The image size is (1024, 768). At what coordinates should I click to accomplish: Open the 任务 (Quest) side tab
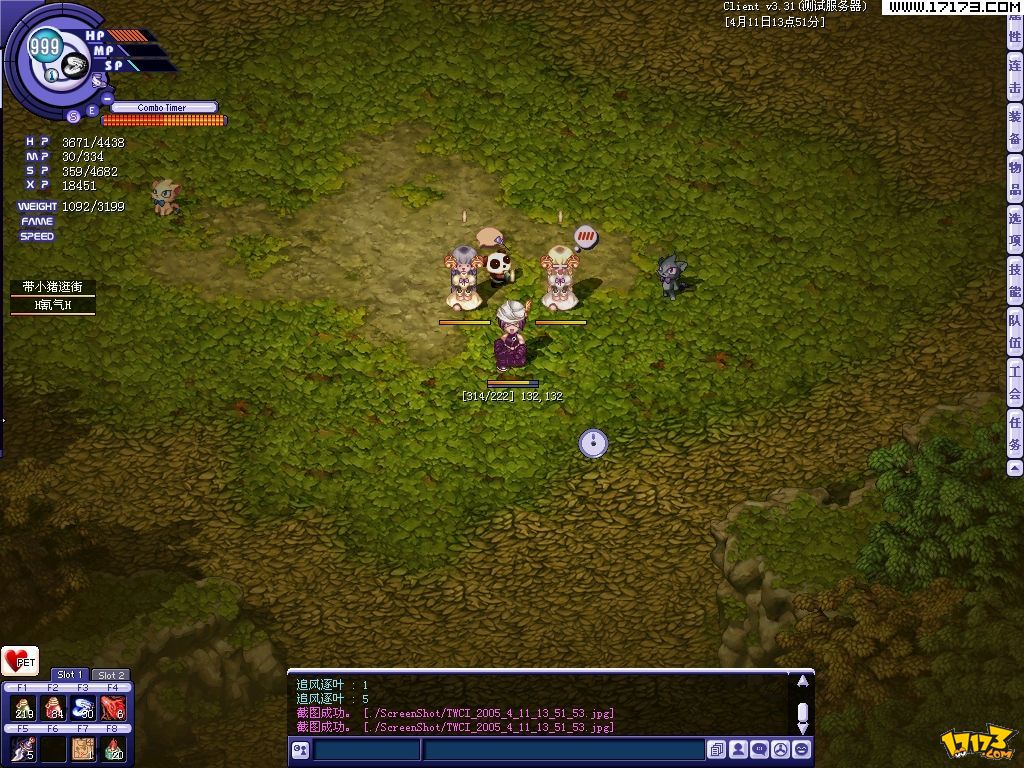(1015, 433)
